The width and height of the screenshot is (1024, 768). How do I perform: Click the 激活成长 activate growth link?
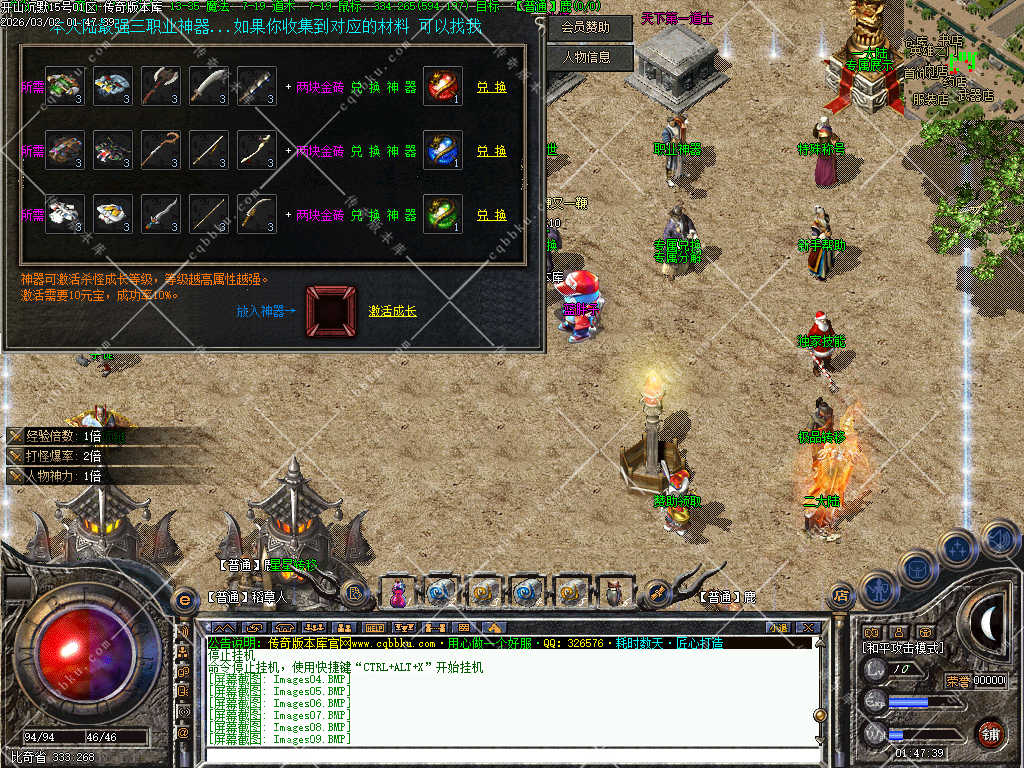(393, 311)
